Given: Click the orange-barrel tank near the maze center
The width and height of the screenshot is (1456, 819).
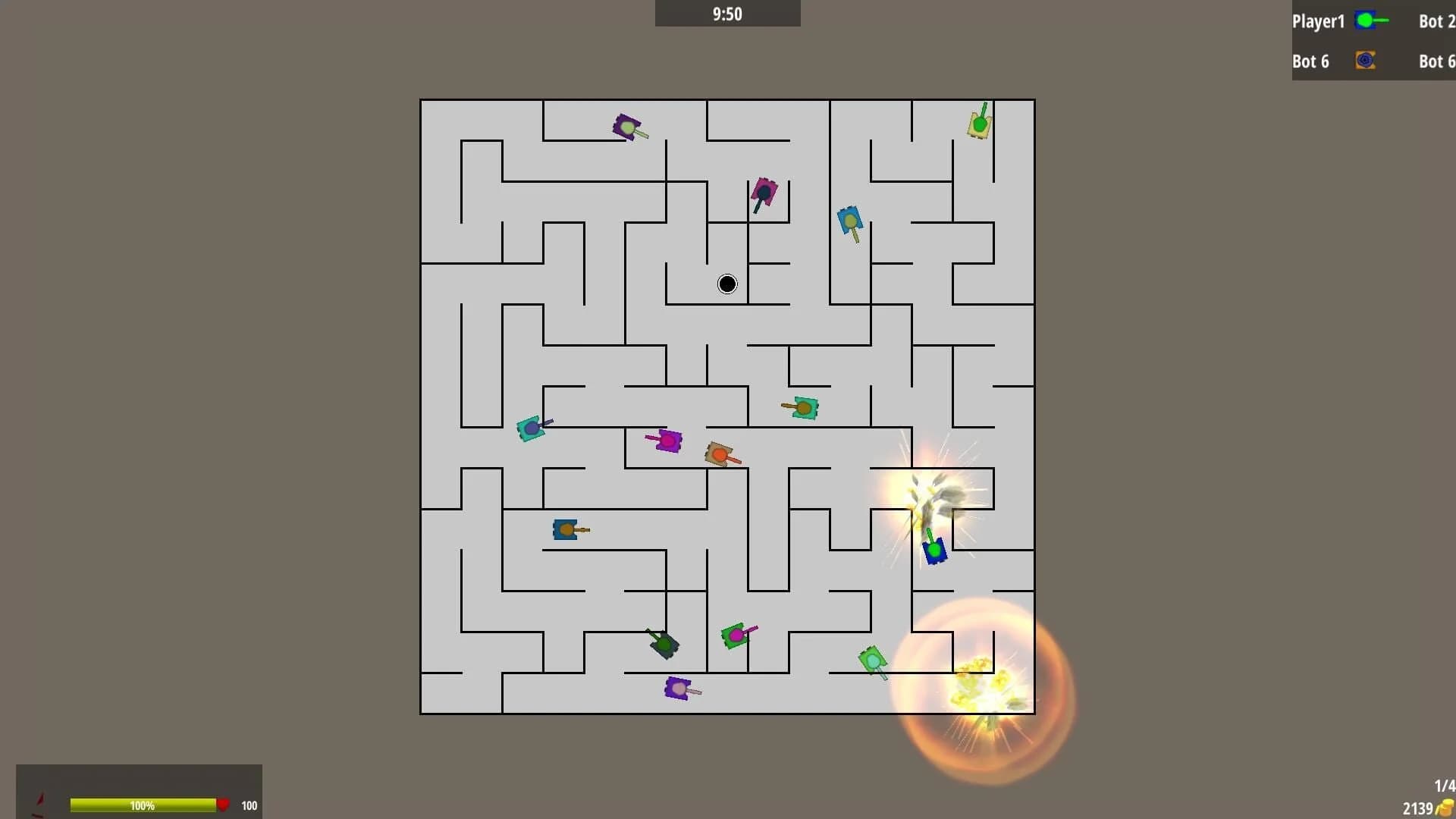Looking at the screenshot, I should [720, 453].
